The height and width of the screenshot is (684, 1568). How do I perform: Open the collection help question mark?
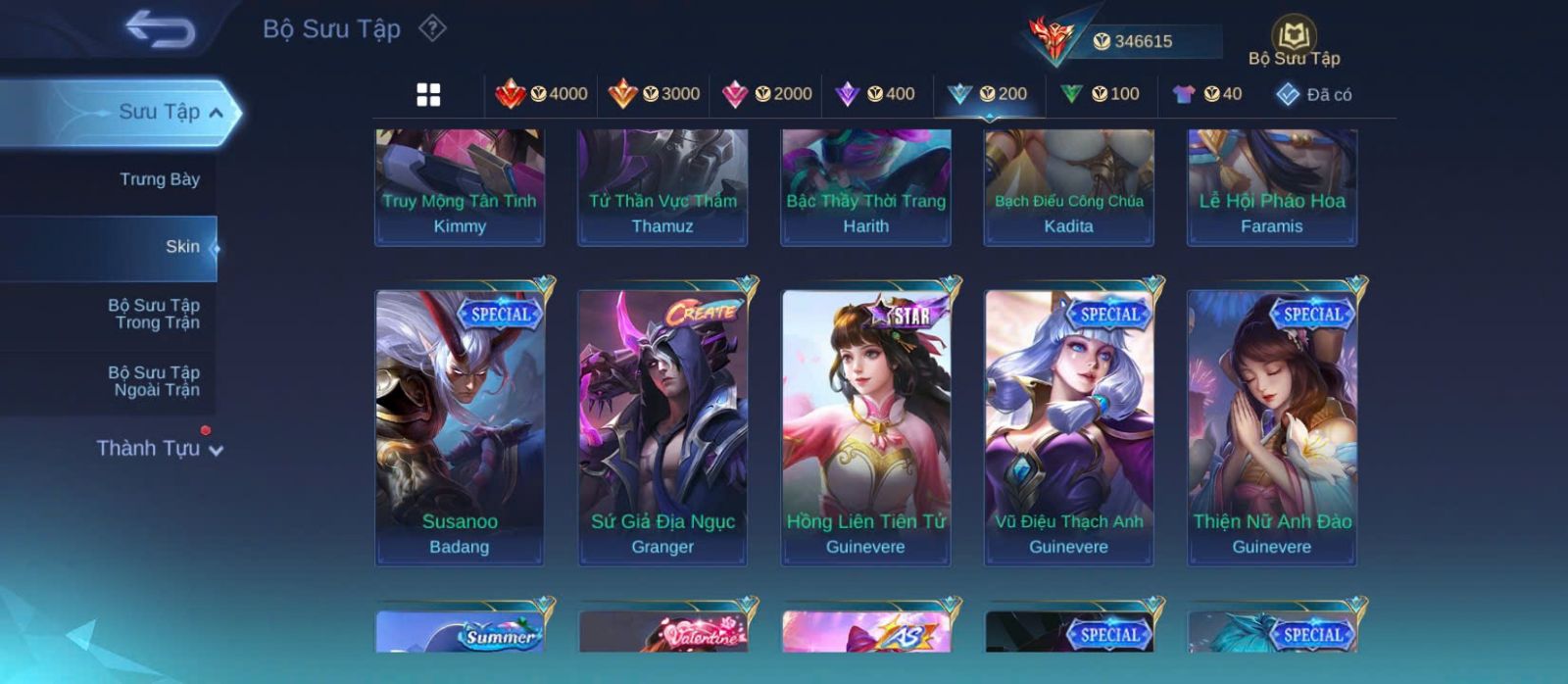point(432,28)
